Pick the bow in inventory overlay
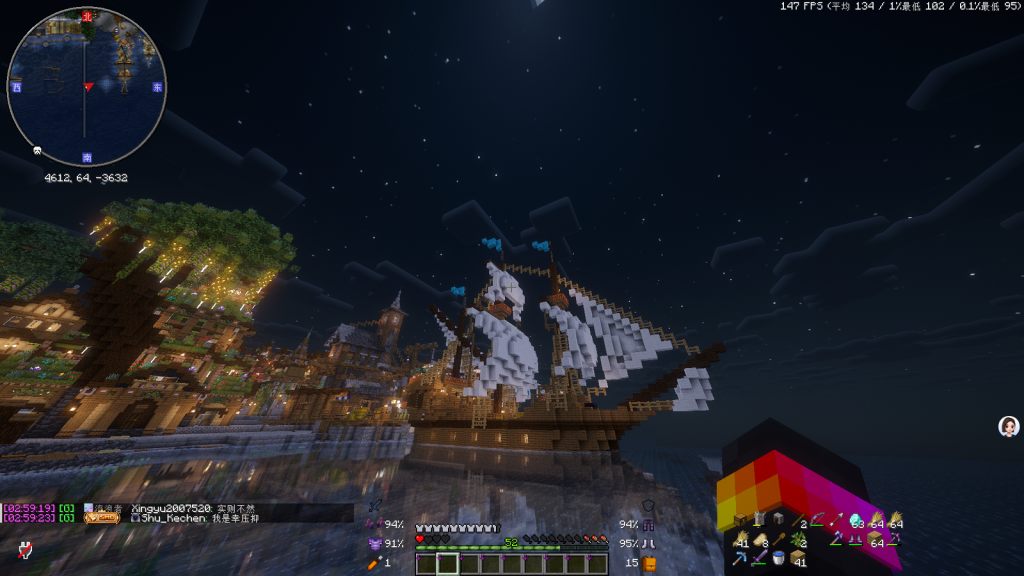 pyautogui.click(x=817, y=520)
